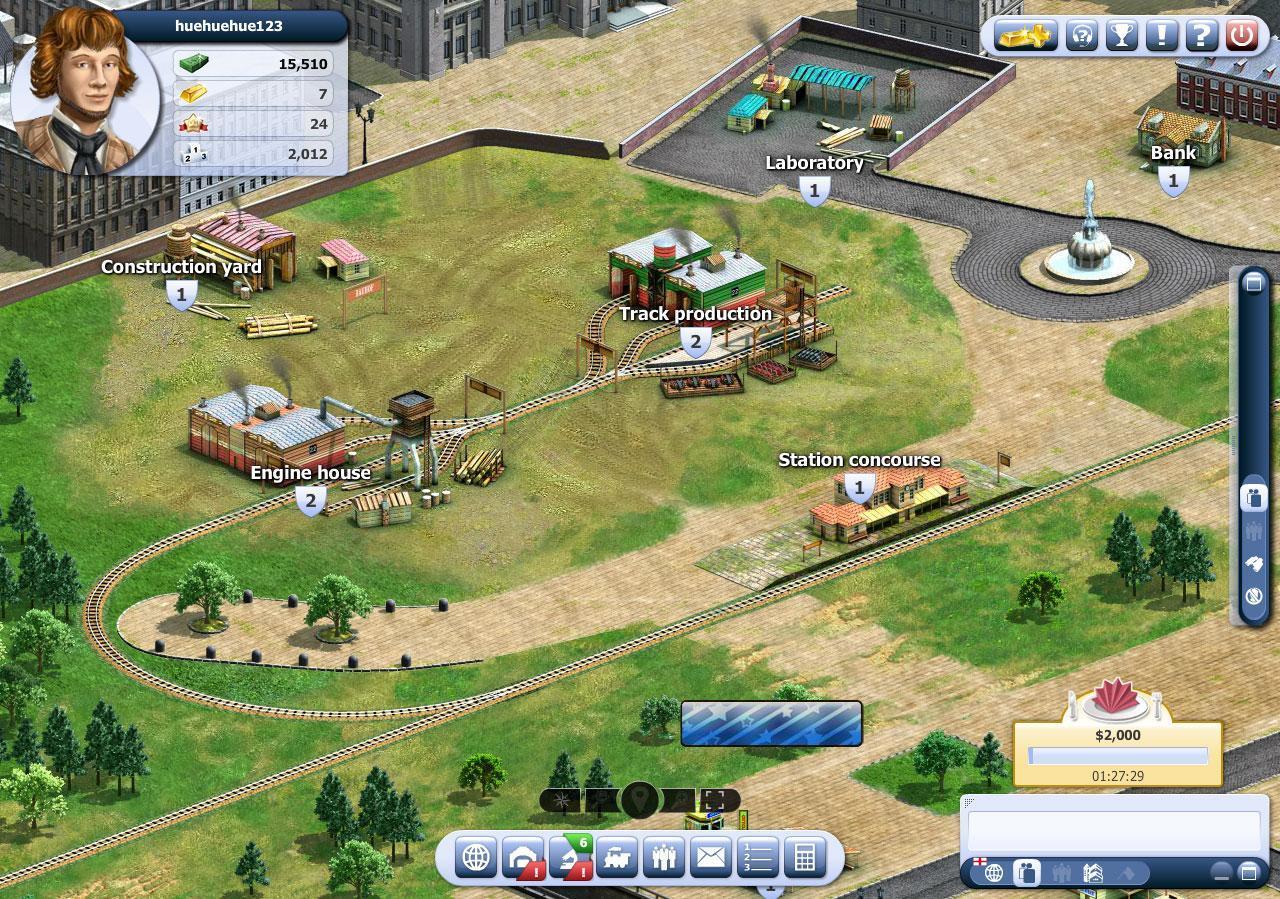Show the numbered rankings list
This screenshot has width=1280, height=899.
click(758, 857)
